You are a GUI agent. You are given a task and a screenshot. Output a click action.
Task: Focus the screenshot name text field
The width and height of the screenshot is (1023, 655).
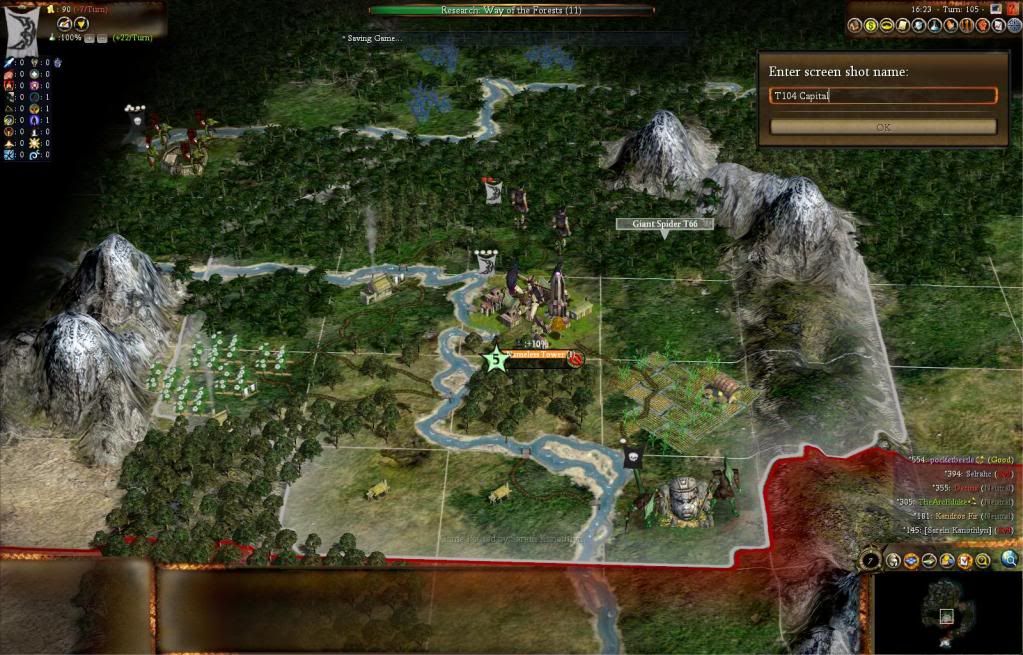pos(883,96)
